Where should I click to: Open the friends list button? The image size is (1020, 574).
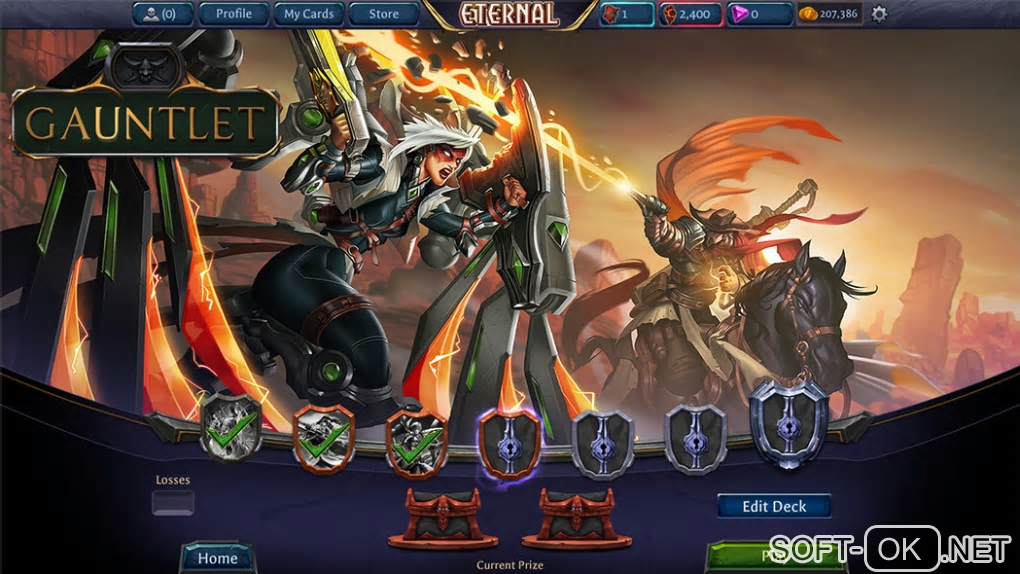tap(162, 14)
